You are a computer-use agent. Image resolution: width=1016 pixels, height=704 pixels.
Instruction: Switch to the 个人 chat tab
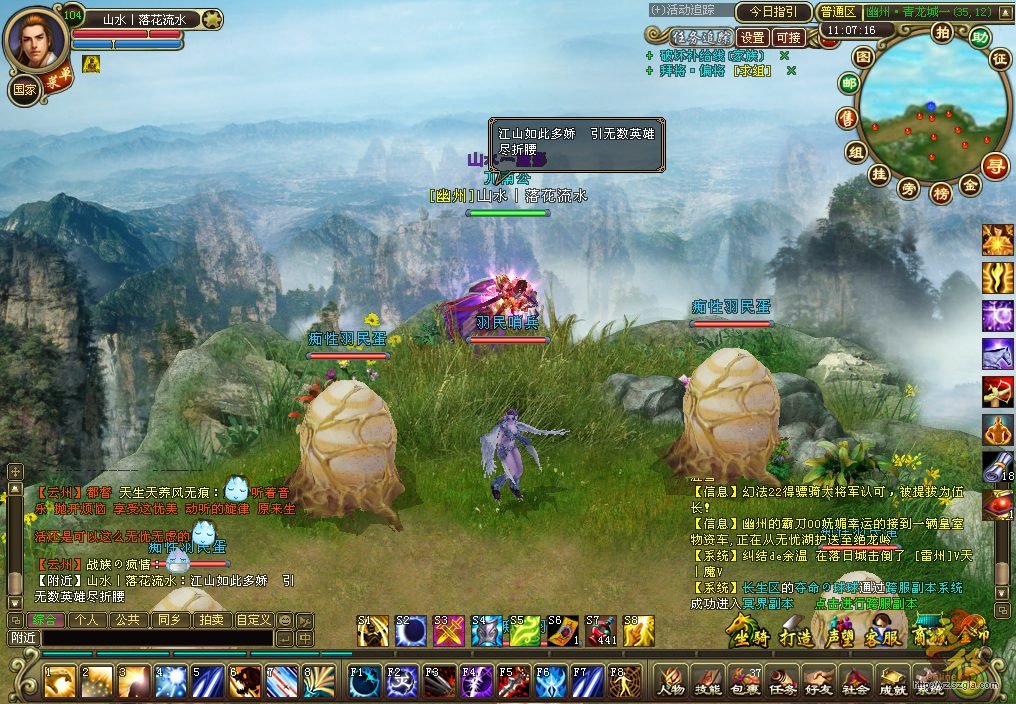[x=86, y=620]
